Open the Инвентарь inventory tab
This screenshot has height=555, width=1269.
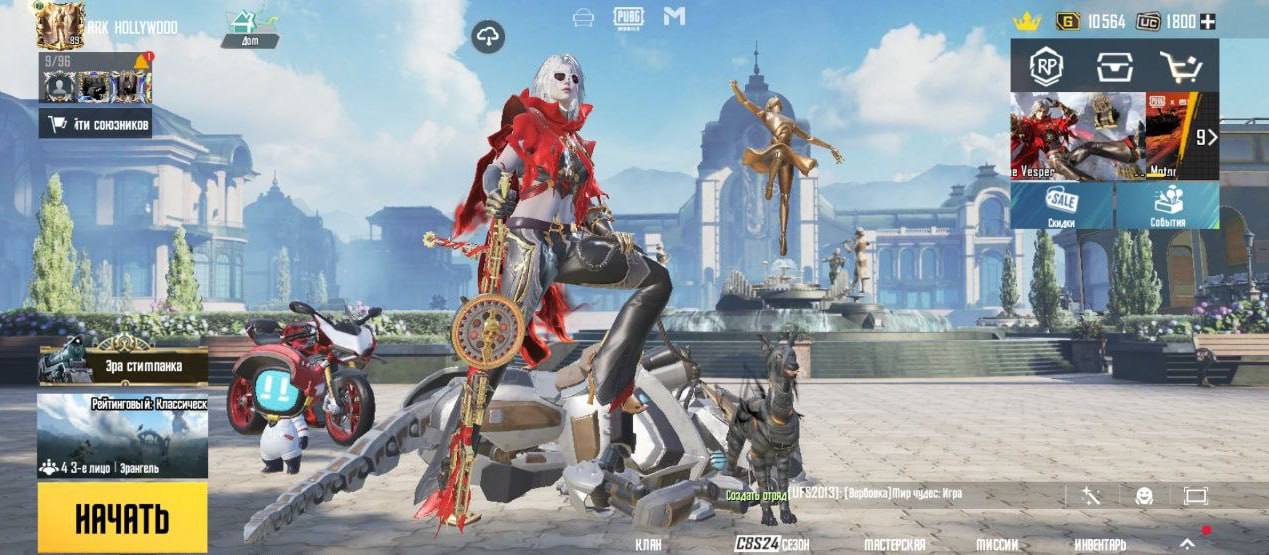click(x=1100, y=544)
